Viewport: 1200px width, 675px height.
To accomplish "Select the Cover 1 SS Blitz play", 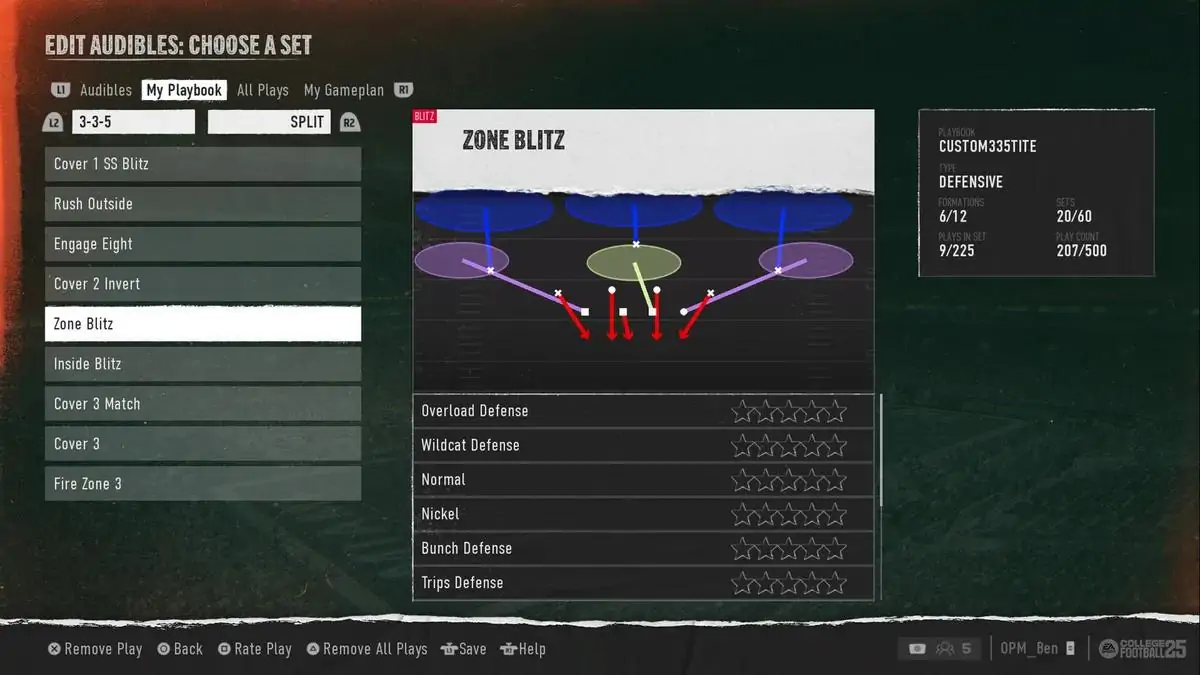I will (202, 164).
